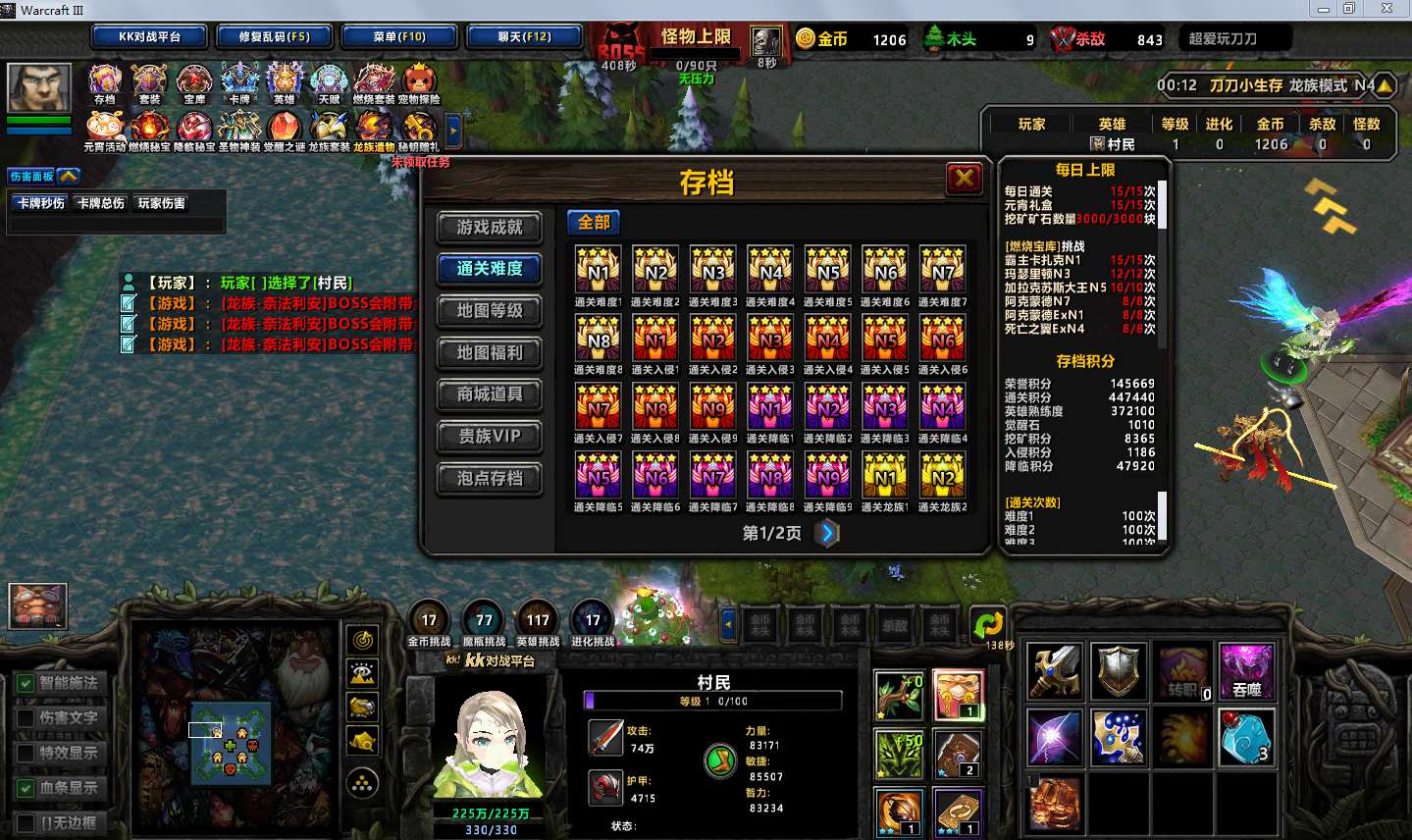Switch to the 地图等级 section
The height and width of the screenshot is (840, 1412).
[489, 311]
